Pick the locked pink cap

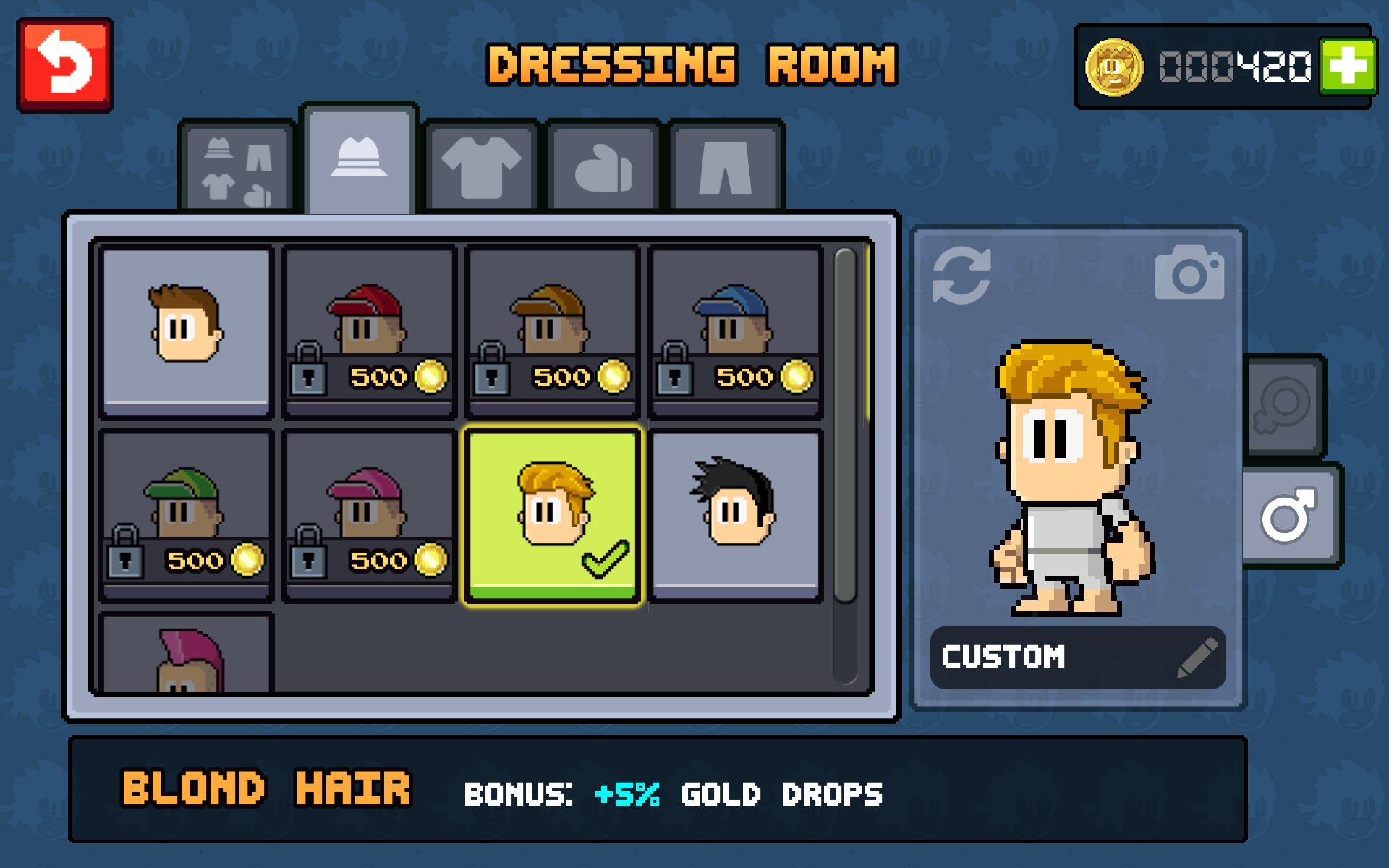point(370,515)
